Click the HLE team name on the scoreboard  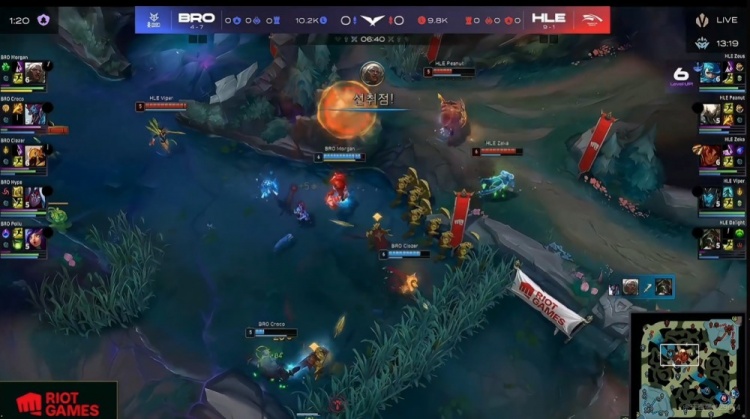coord(548,19)
